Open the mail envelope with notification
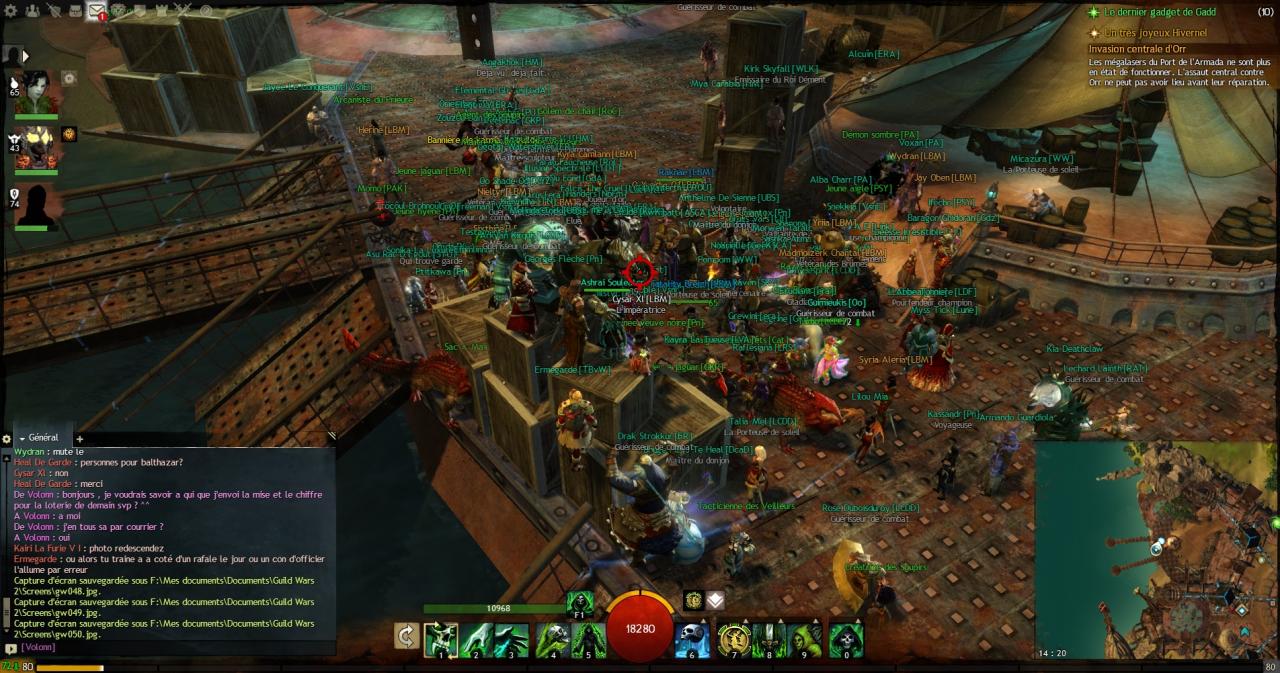This screenshot has width=1280, height=673. point(97,11)
